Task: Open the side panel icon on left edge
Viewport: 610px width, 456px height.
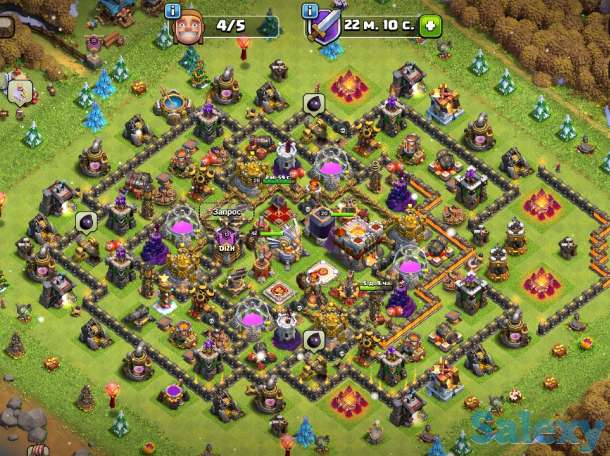Action: (x=20, y=91)
